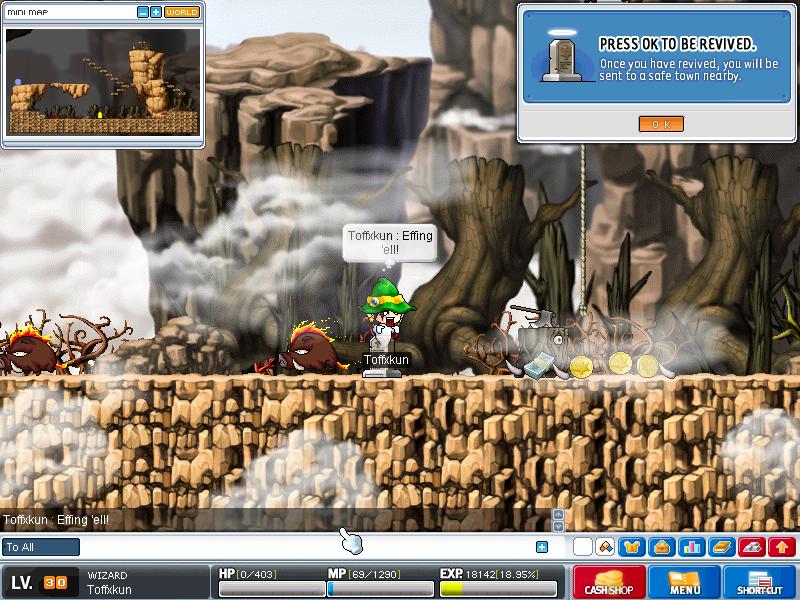Open the game Menu
The width and height of the screenshot is (800, 600).
684,582
